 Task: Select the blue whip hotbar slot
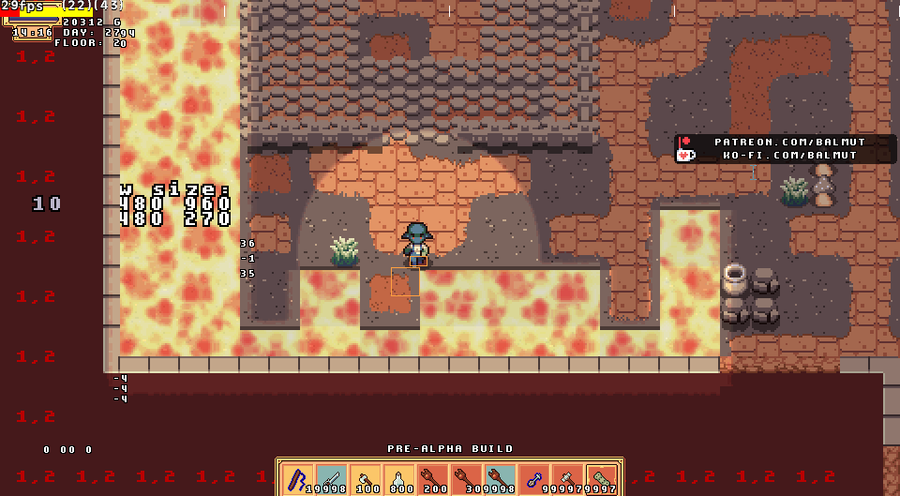pos(298,480)
